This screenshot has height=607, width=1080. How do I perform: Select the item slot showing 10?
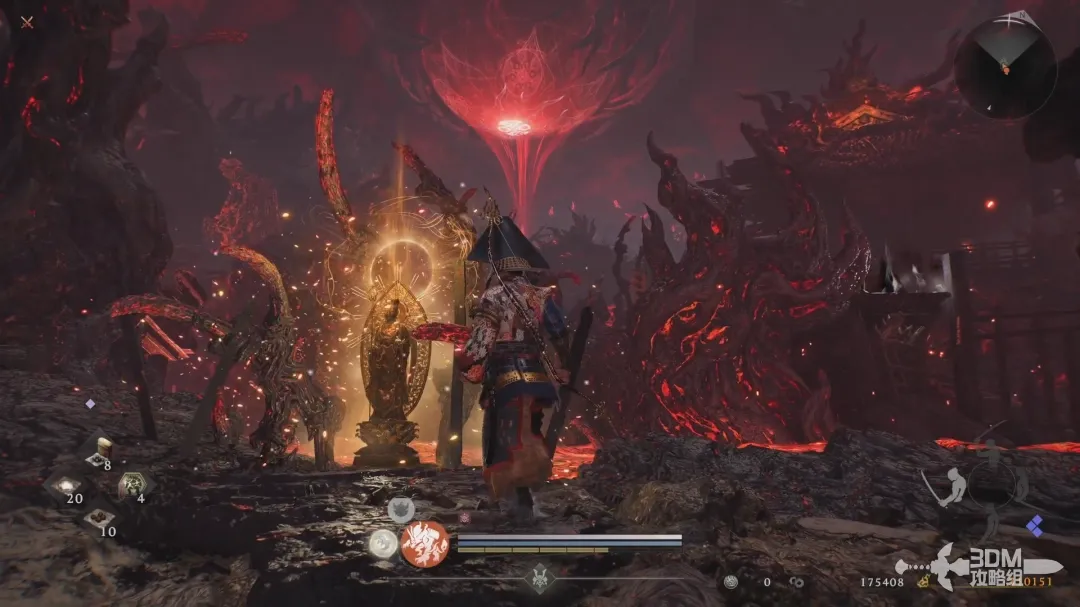[x=98, y=519]
